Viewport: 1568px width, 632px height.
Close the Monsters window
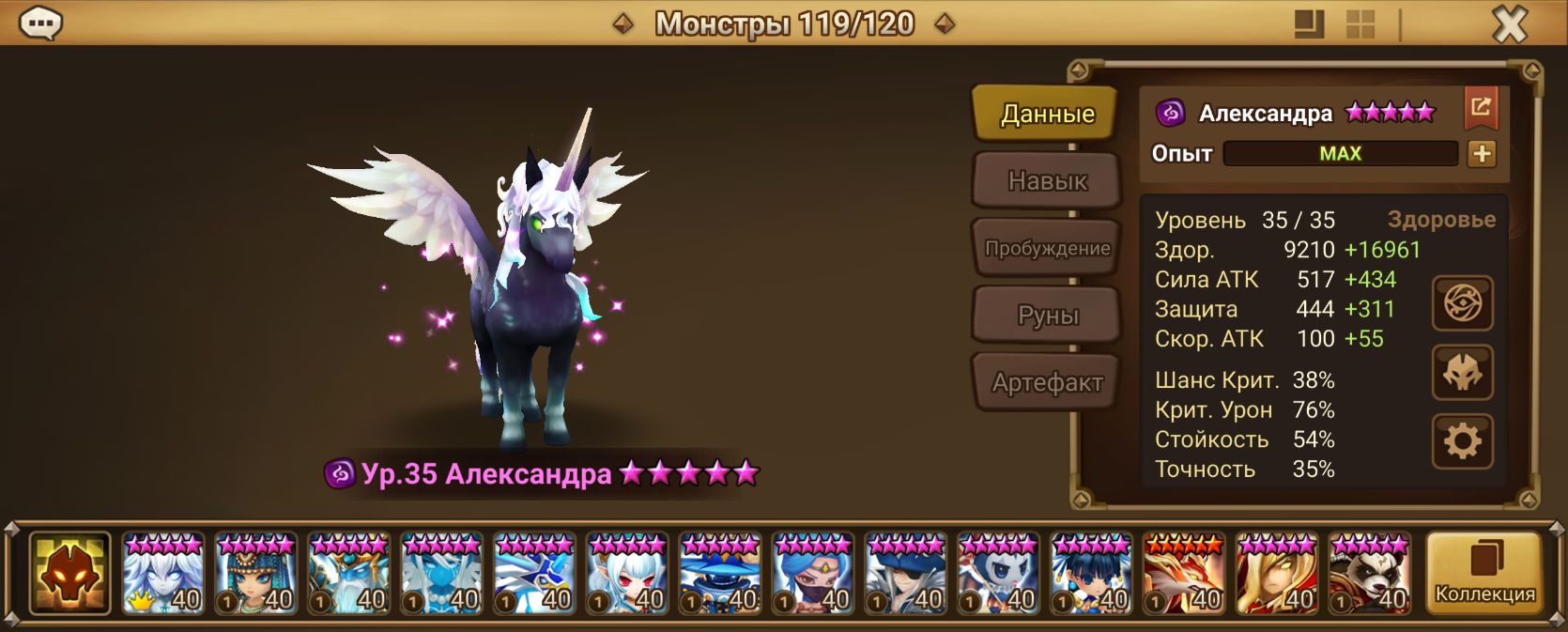1510,24
